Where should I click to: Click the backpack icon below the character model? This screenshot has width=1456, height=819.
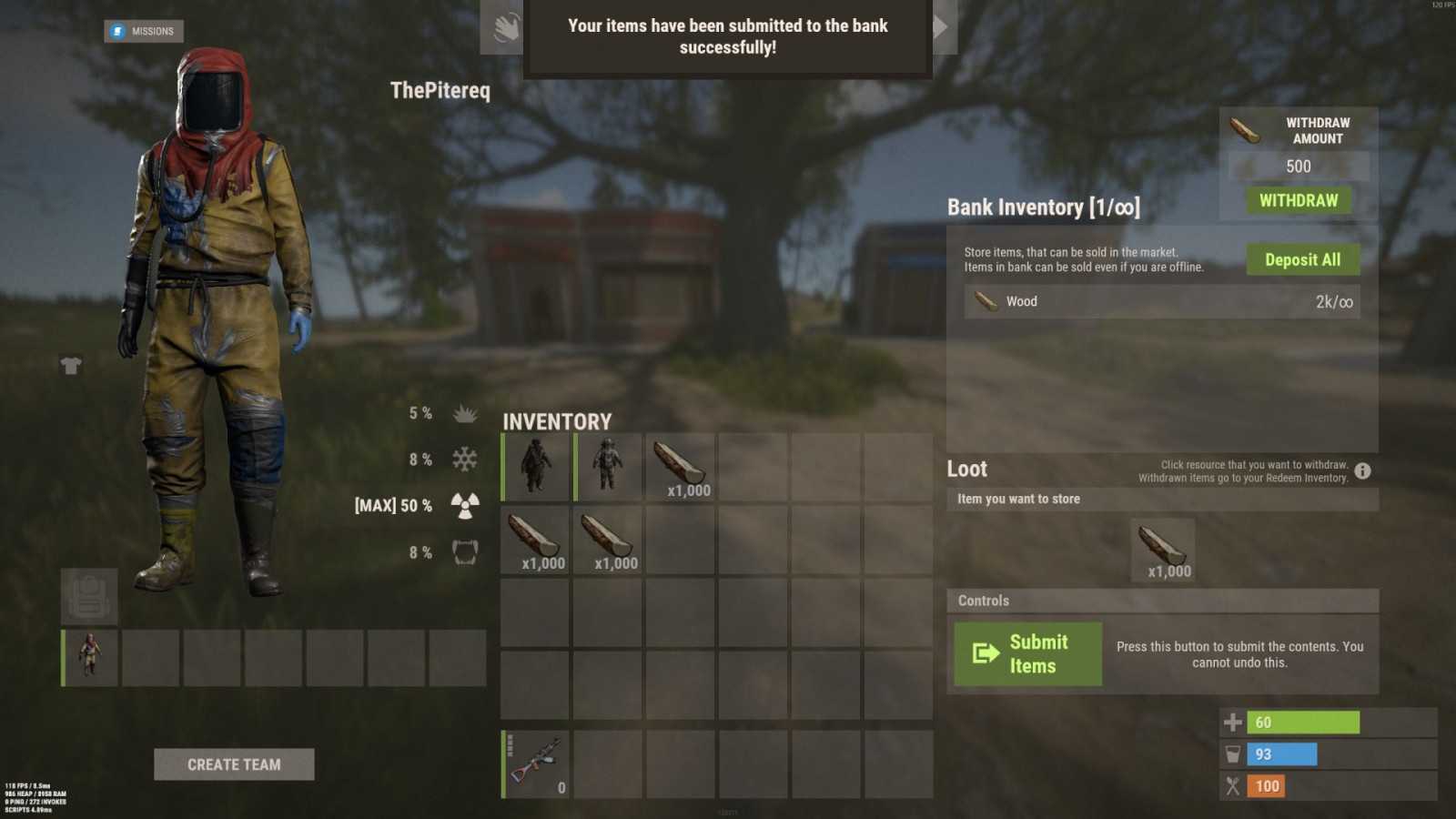tap(88, 596)
